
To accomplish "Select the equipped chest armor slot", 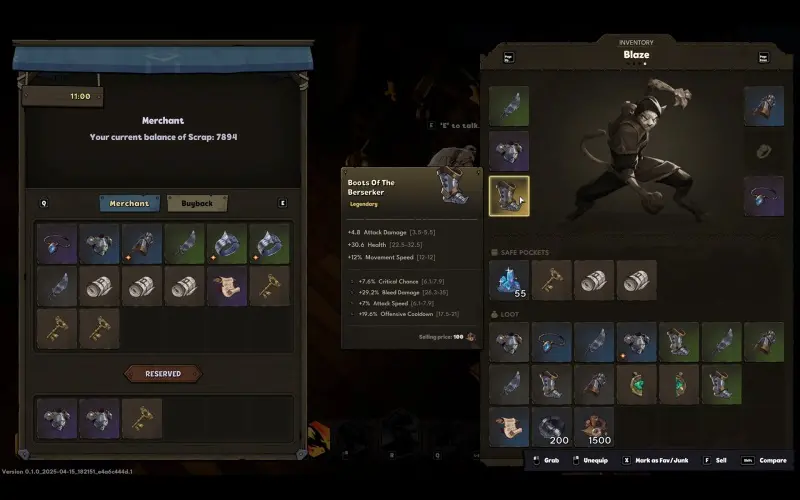I will click(x=509, y=150).
